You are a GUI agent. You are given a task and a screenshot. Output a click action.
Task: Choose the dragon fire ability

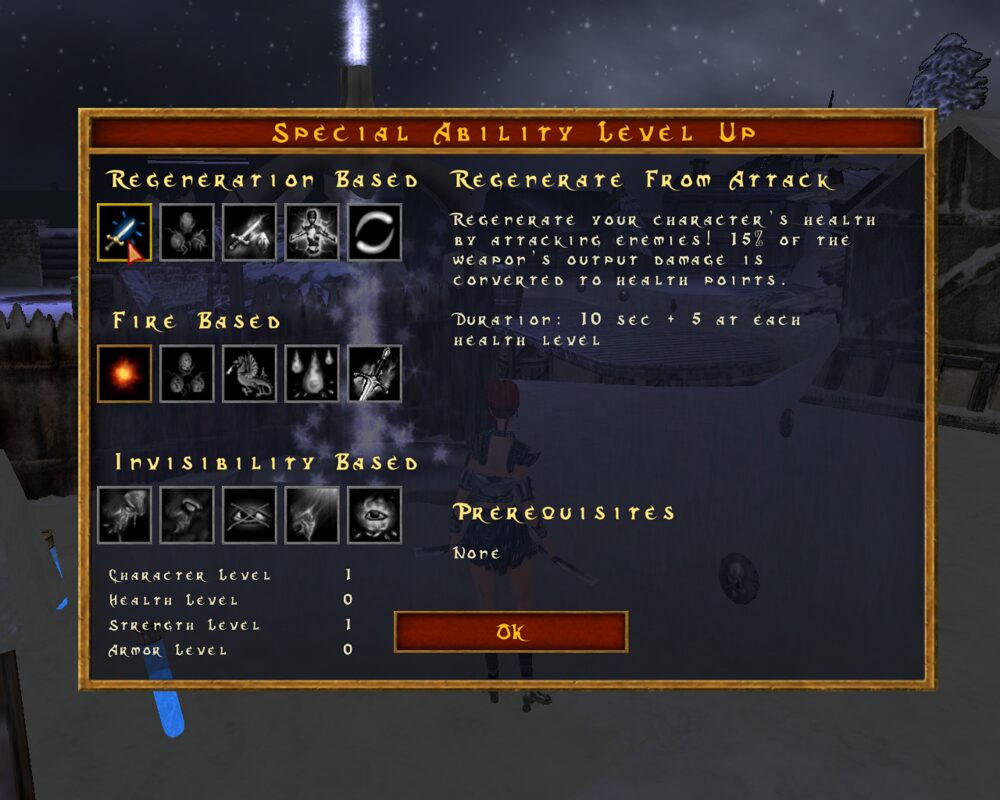(x=250, y=374)
